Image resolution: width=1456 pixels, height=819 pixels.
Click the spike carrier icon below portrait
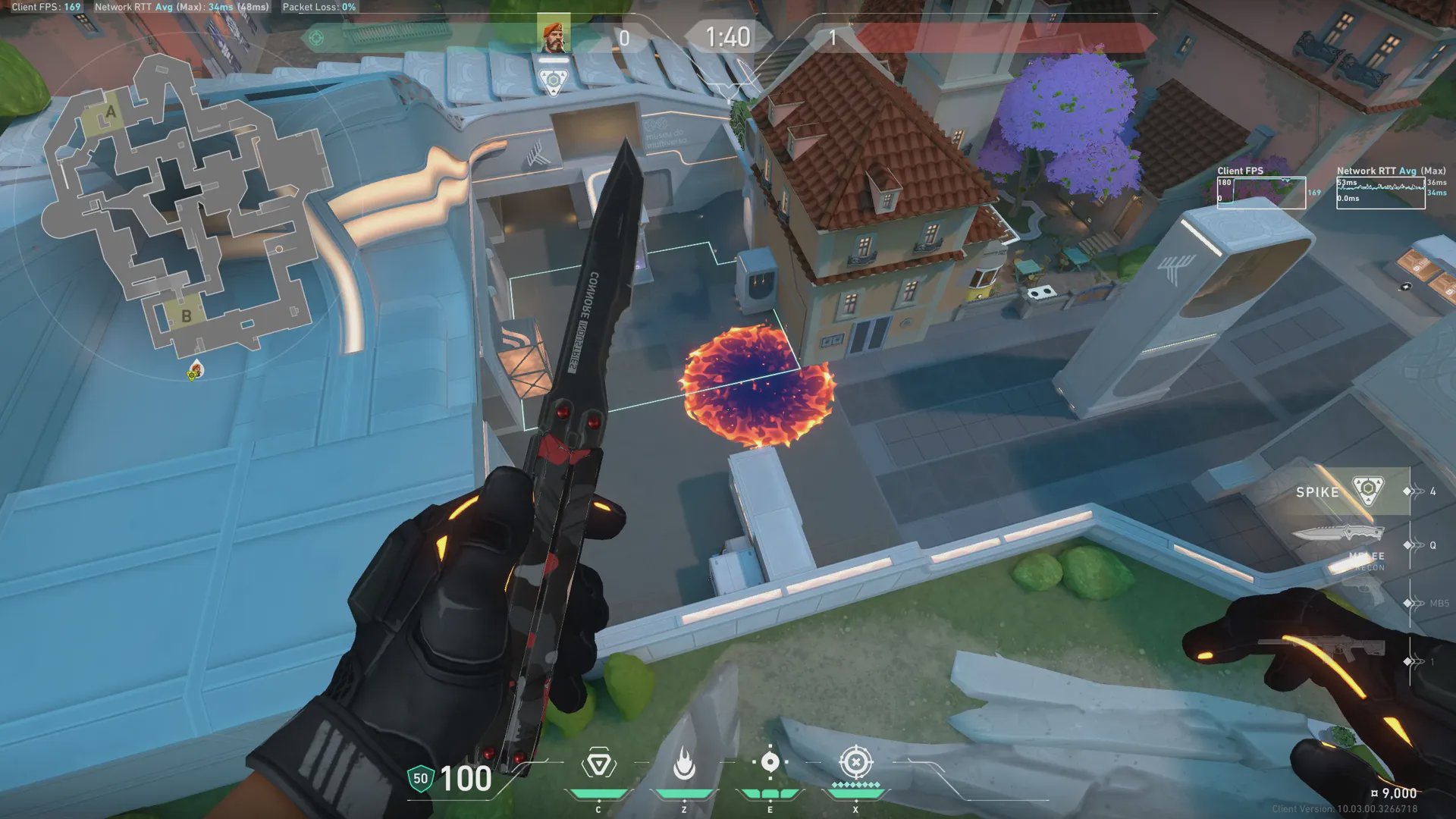click(x=553, y=80)
